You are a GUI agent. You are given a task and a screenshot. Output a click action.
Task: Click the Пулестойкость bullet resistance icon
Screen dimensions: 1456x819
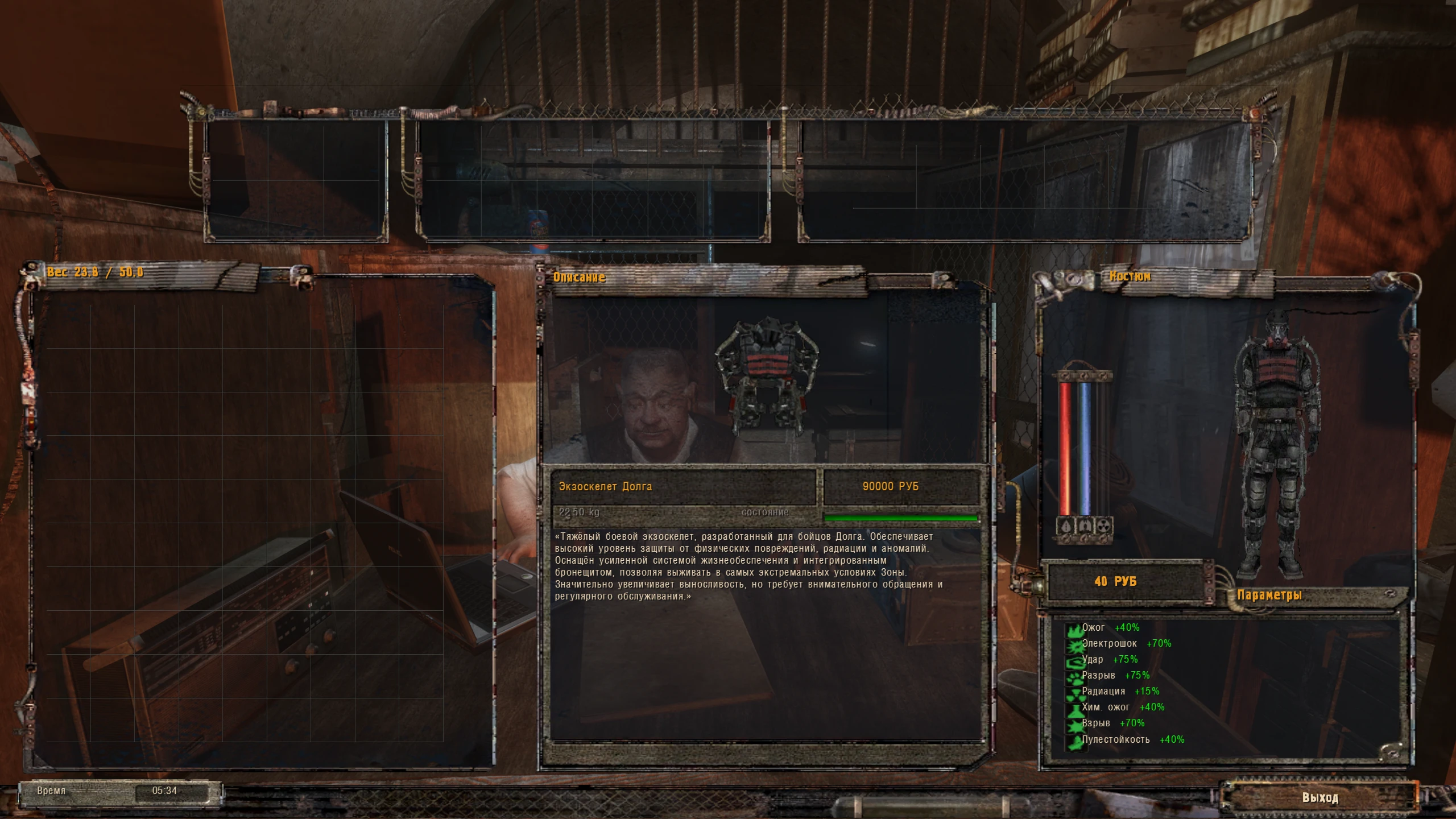pyautogui.click(x=1077, y=739)
